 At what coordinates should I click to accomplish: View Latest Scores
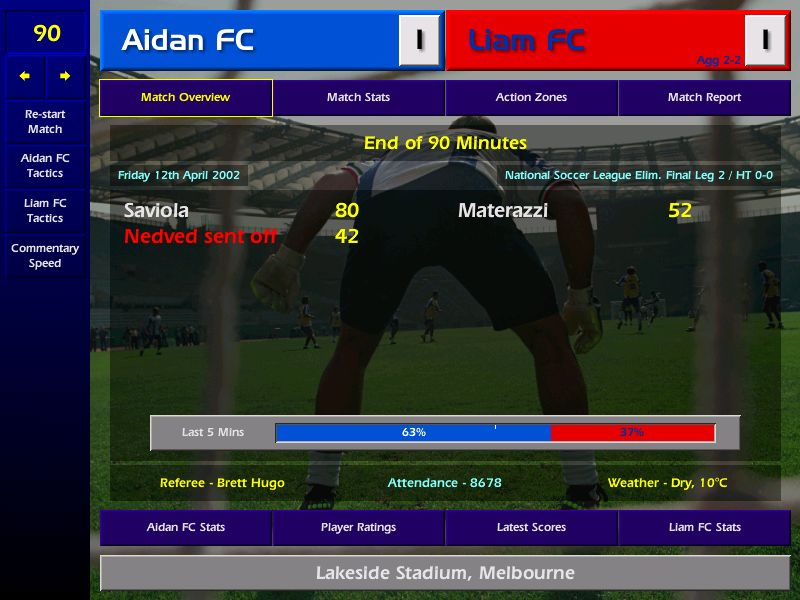[531, 527]
